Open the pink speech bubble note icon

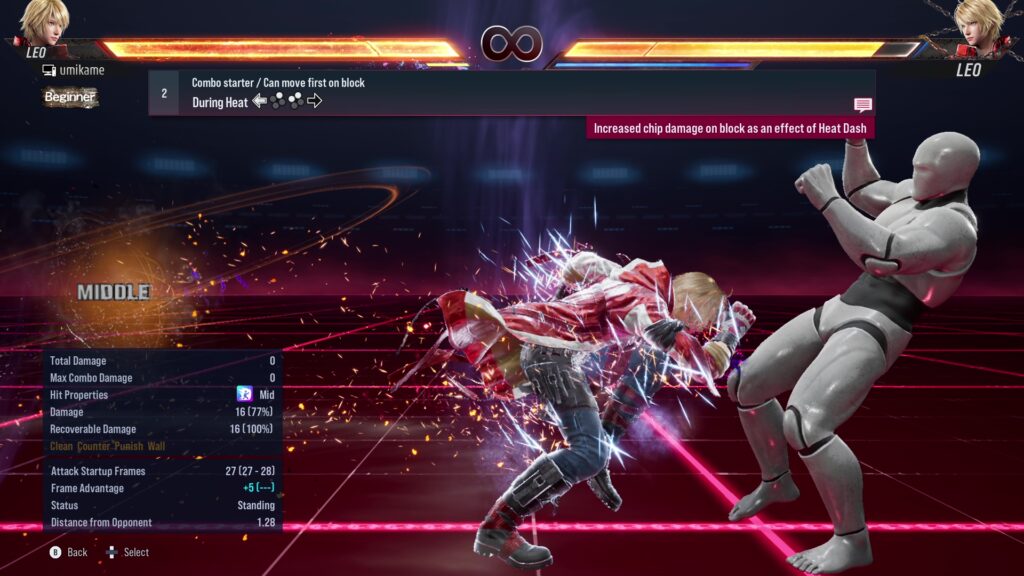[862, 105]
